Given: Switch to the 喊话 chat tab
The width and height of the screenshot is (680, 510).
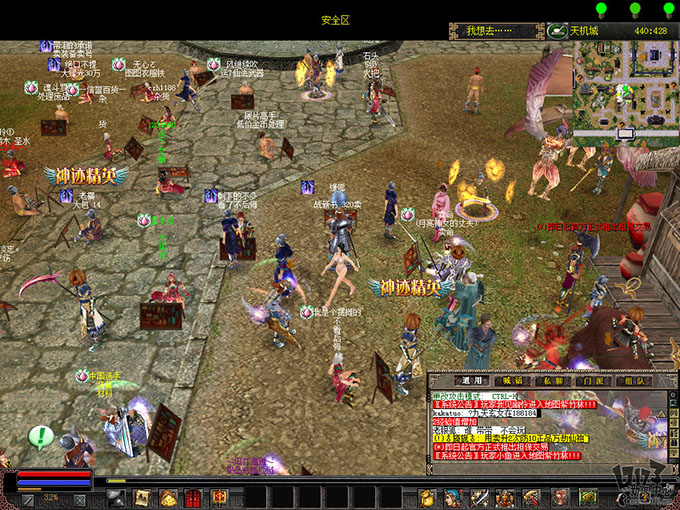Looking at the screenshot, I should pyautogui.click(x=512, y=381).
